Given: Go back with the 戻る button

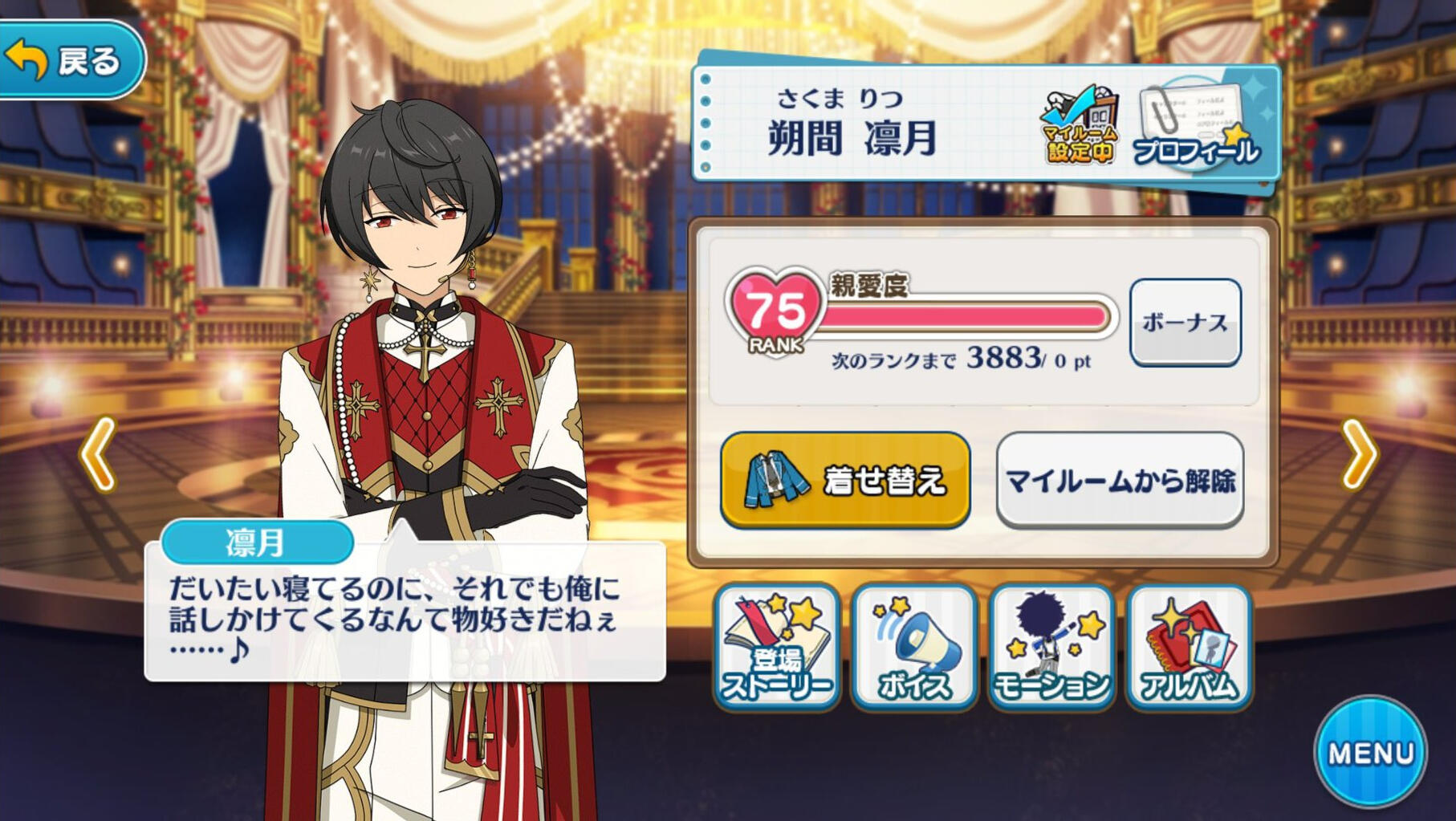Looking at the screenshot, I should (71, 60).
